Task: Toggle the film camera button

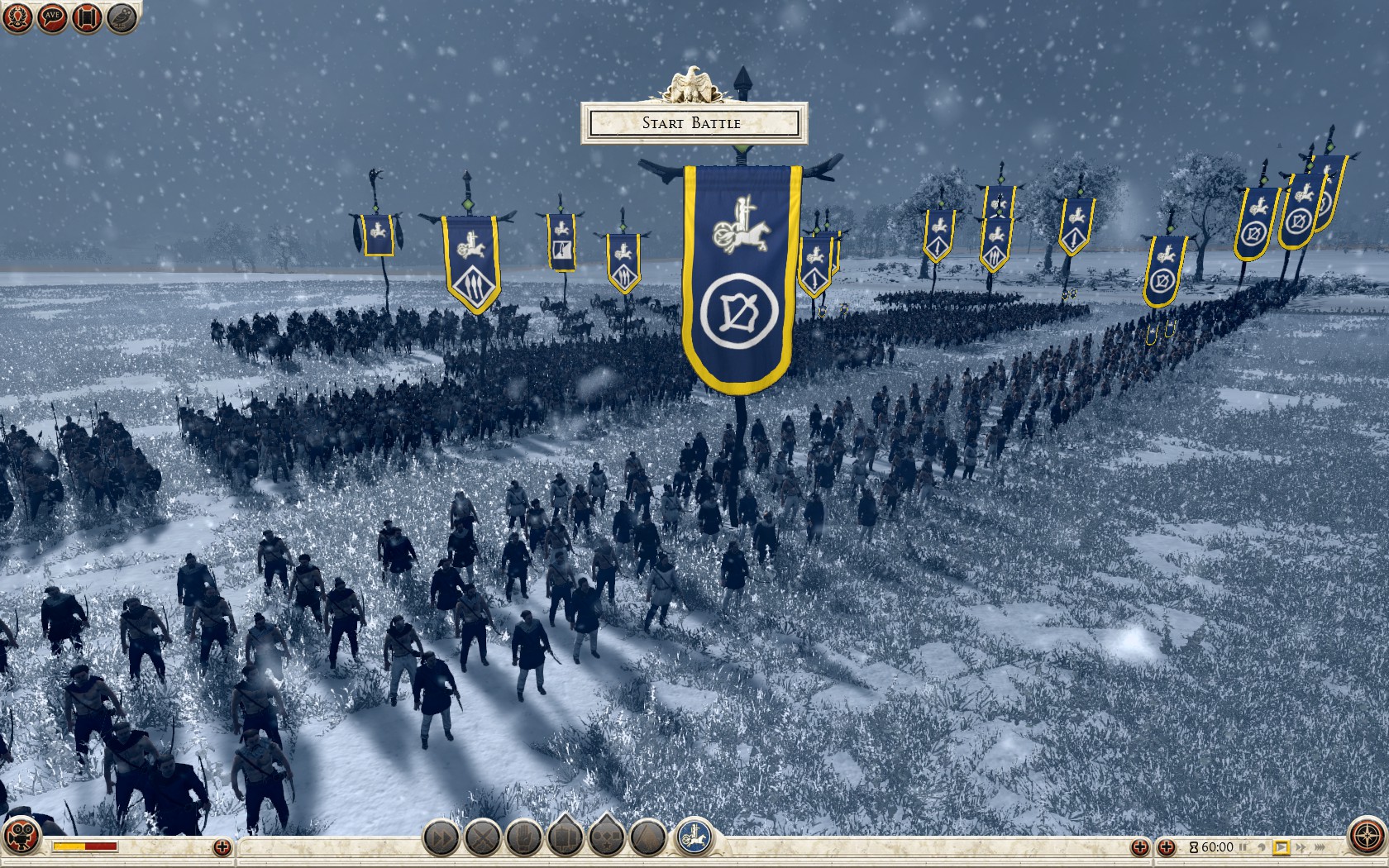Action: [x=21, y=836]
